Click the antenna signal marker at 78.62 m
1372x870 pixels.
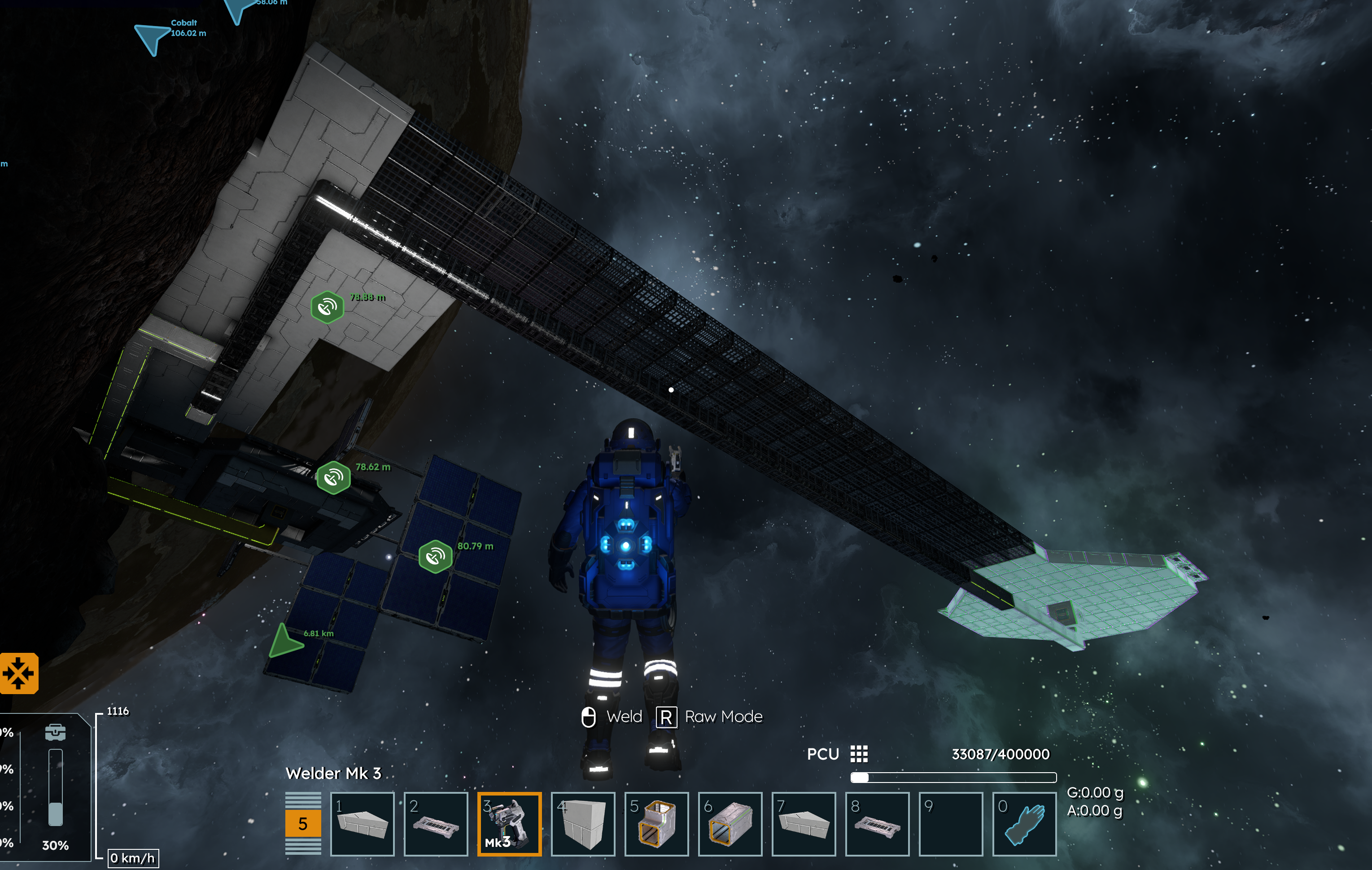click(x=333, y=477)
